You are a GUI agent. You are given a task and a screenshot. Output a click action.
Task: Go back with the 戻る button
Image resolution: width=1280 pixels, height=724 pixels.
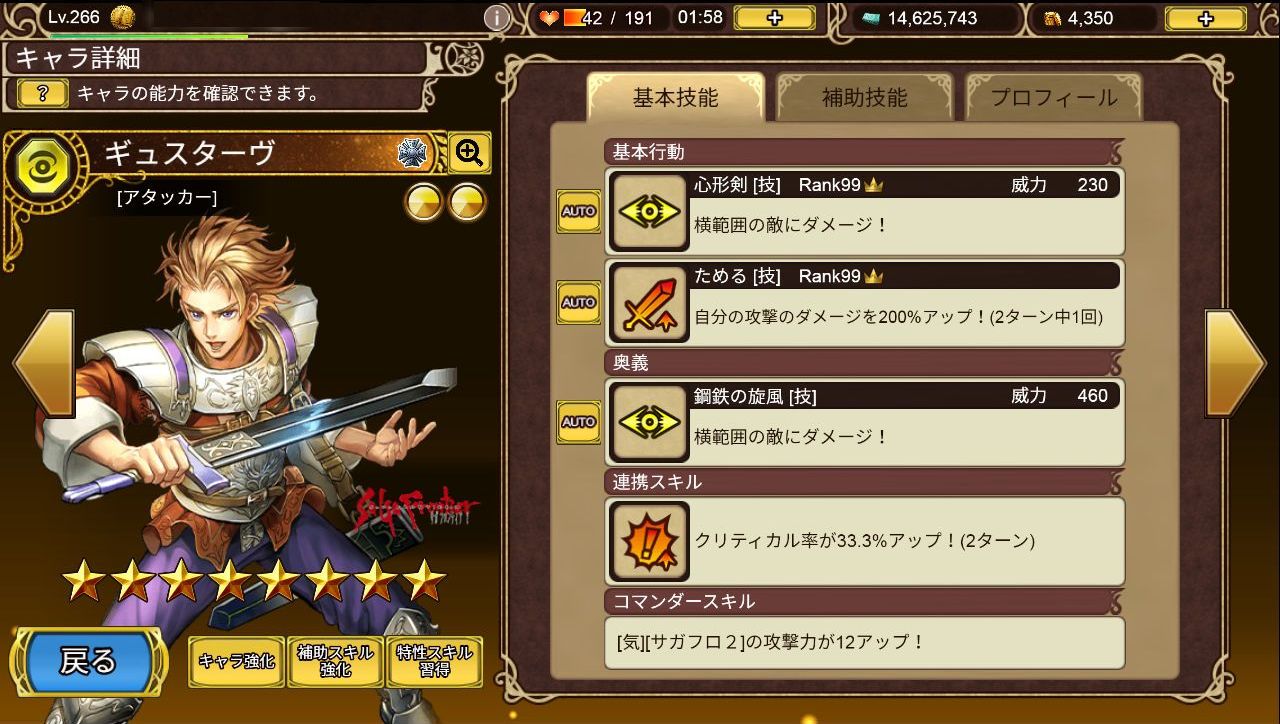[x=89, y=661]
